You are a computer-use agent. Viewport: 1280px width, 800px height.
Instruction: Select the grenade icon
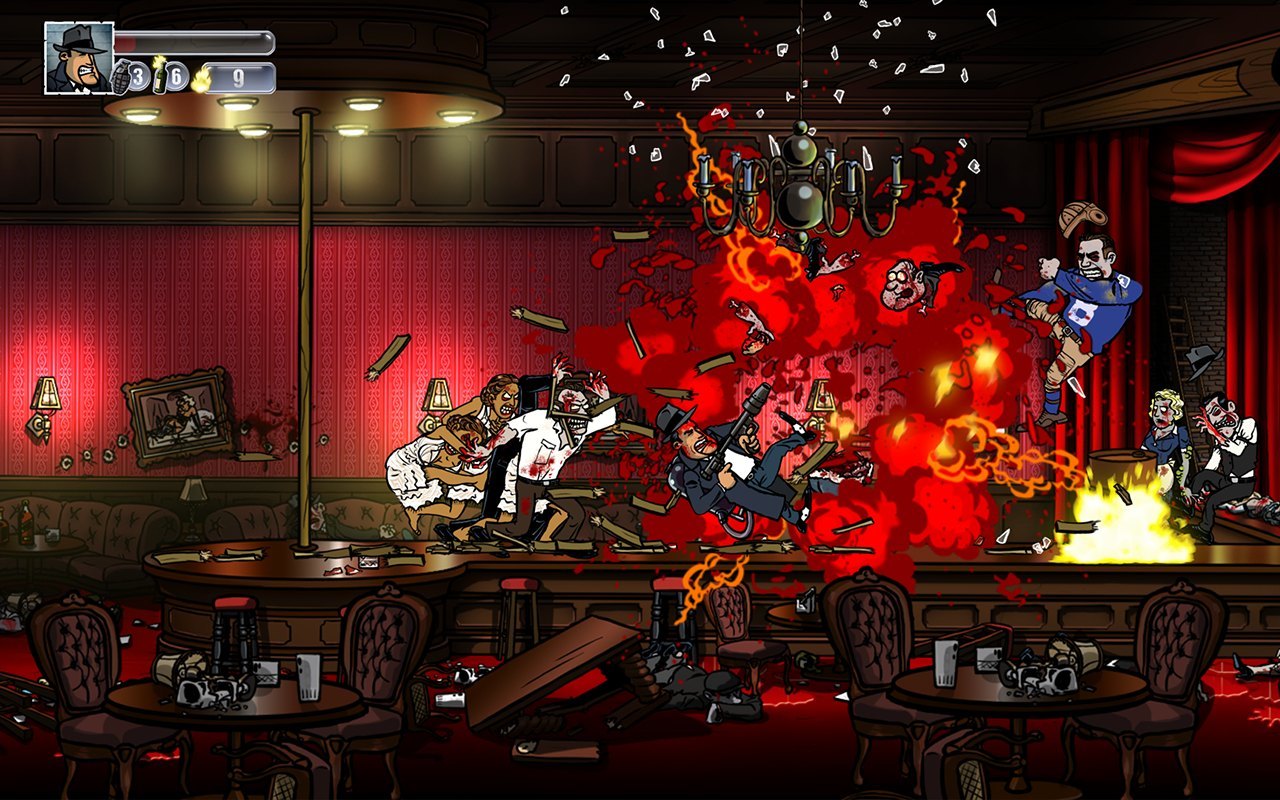(121, 78)
